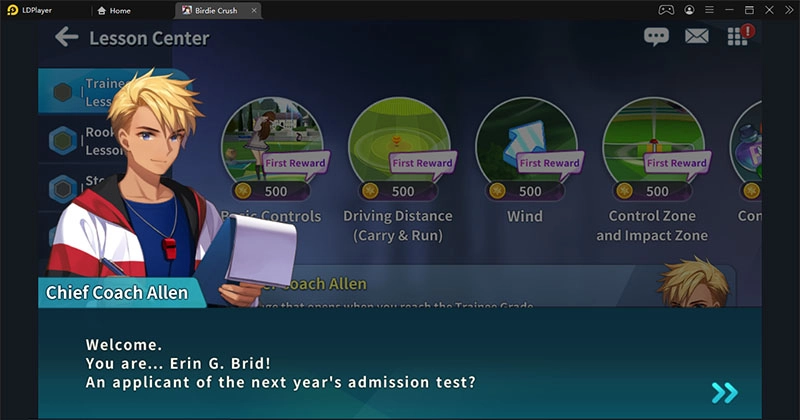Go back using the Lesson Center arrow
800x420 pixels.
tap(66, 38)
